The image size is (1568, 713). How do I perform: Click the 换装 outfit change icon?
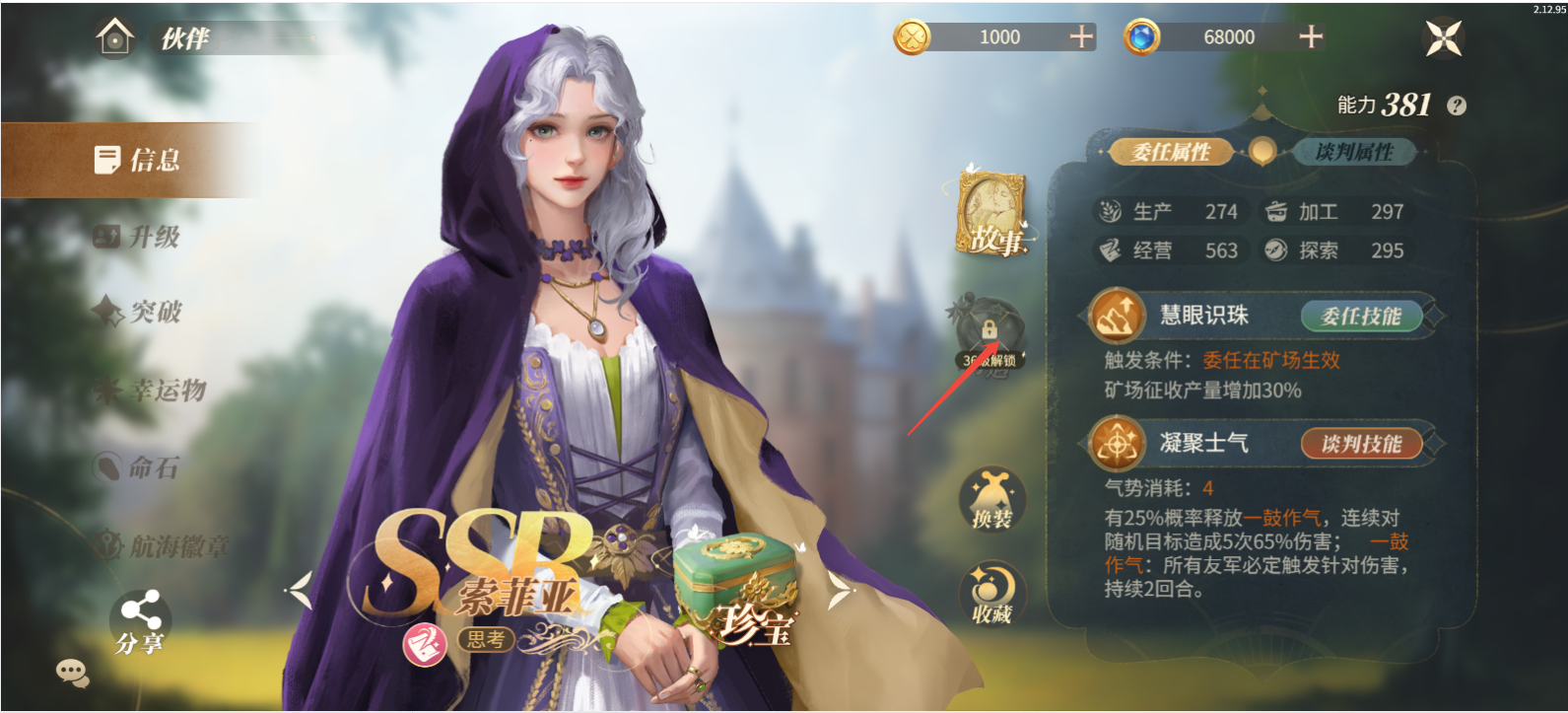994,501
